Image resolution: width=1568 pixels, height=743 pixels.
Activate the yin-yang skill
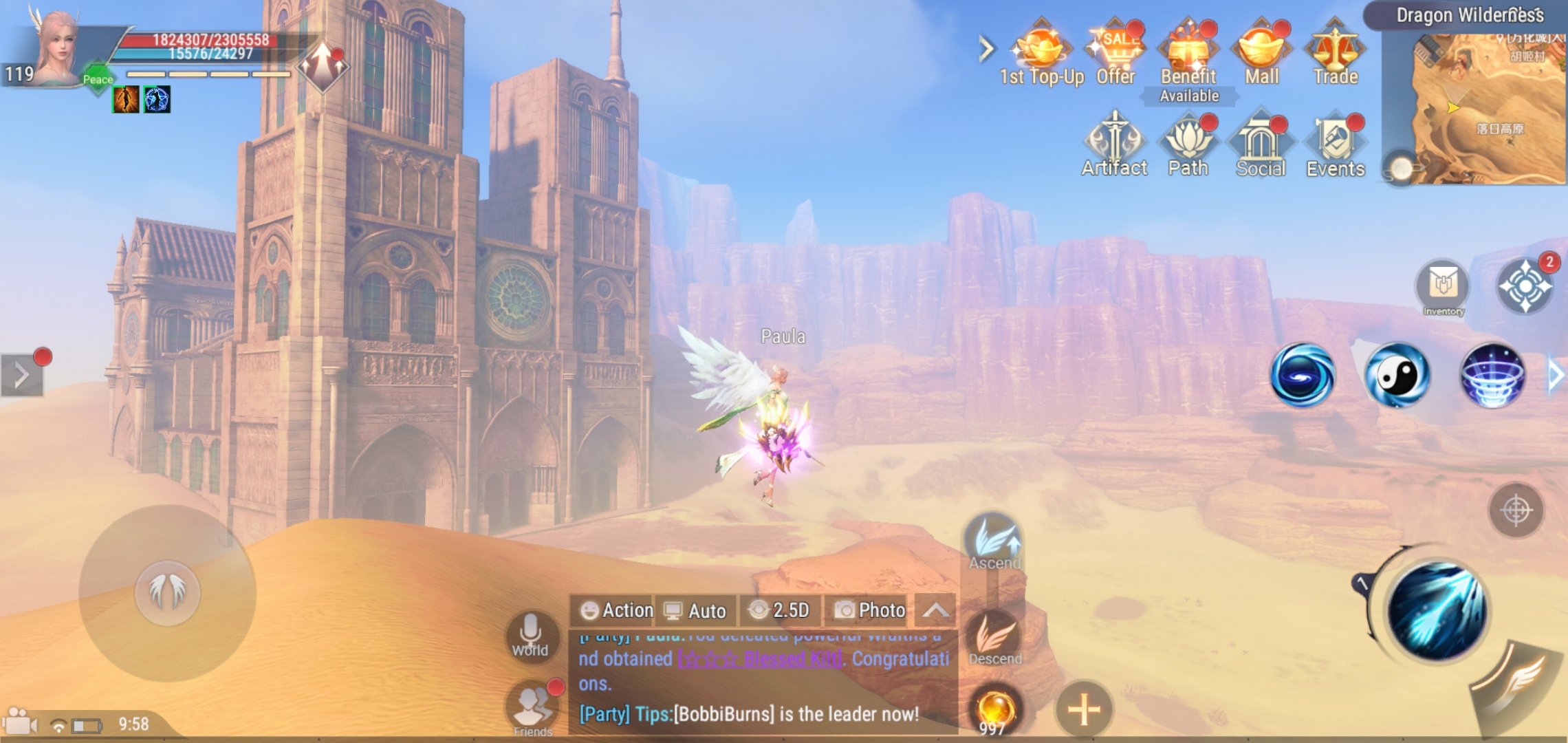1397,375
